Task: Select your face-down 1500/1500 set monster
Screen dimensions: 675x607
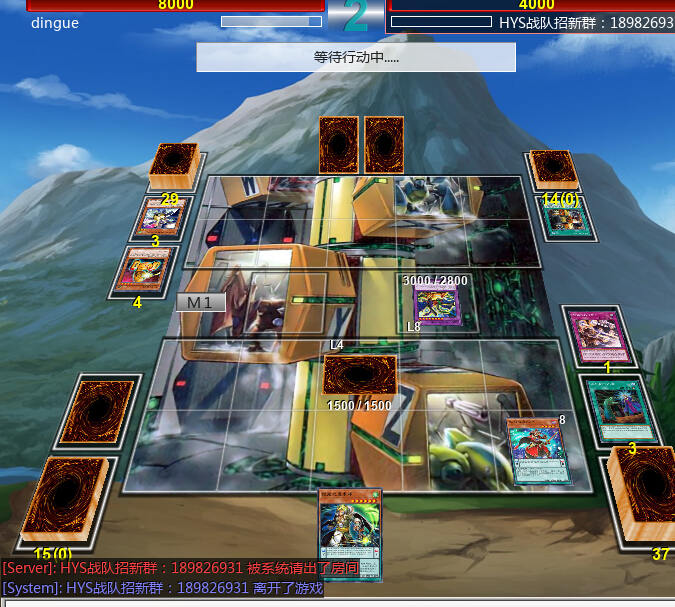Action: 359,376
